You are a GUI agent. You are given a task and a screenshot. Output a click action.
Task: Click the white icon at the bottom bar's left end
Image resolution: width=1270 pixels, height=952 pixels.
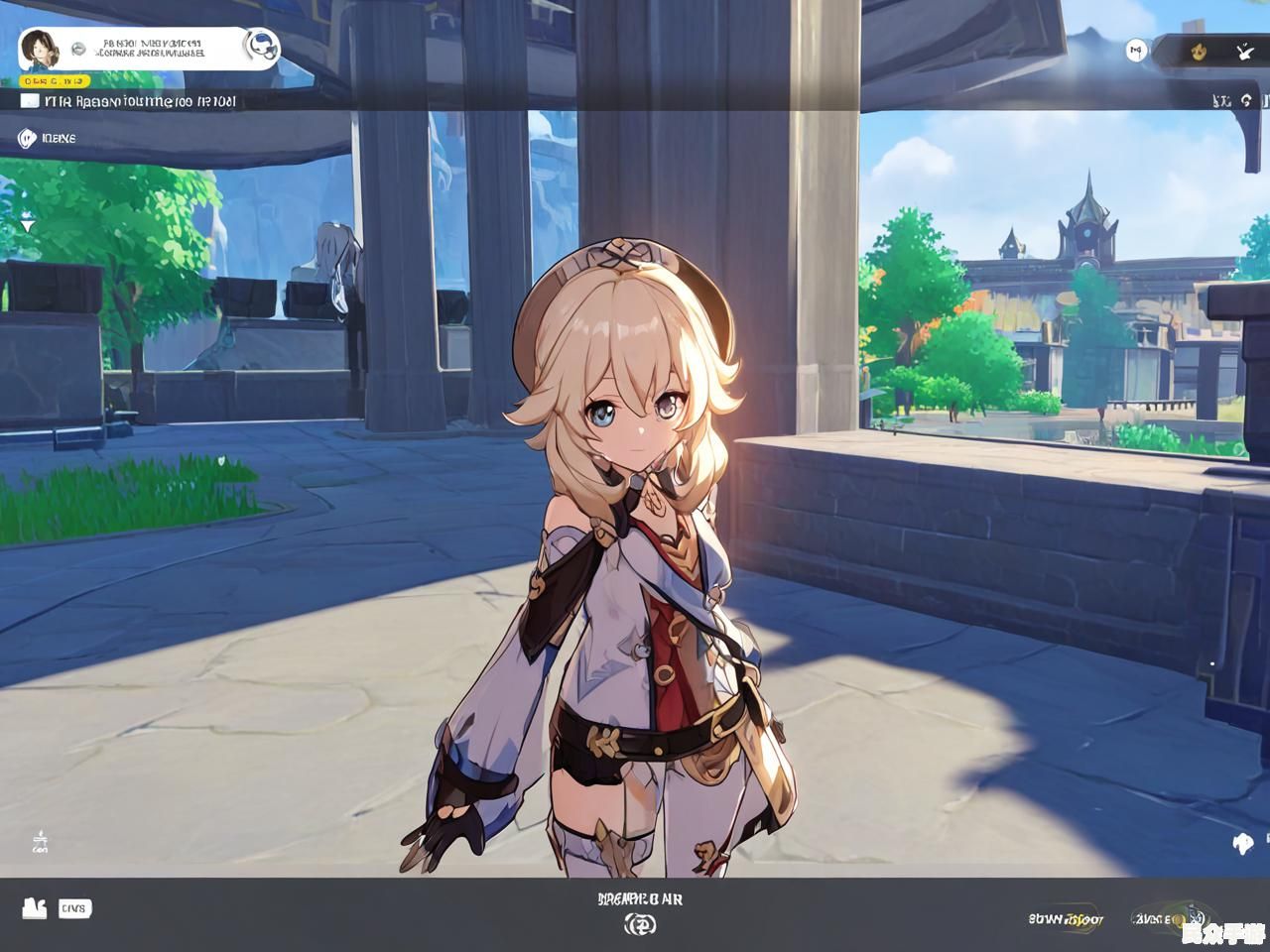[35, 907]
